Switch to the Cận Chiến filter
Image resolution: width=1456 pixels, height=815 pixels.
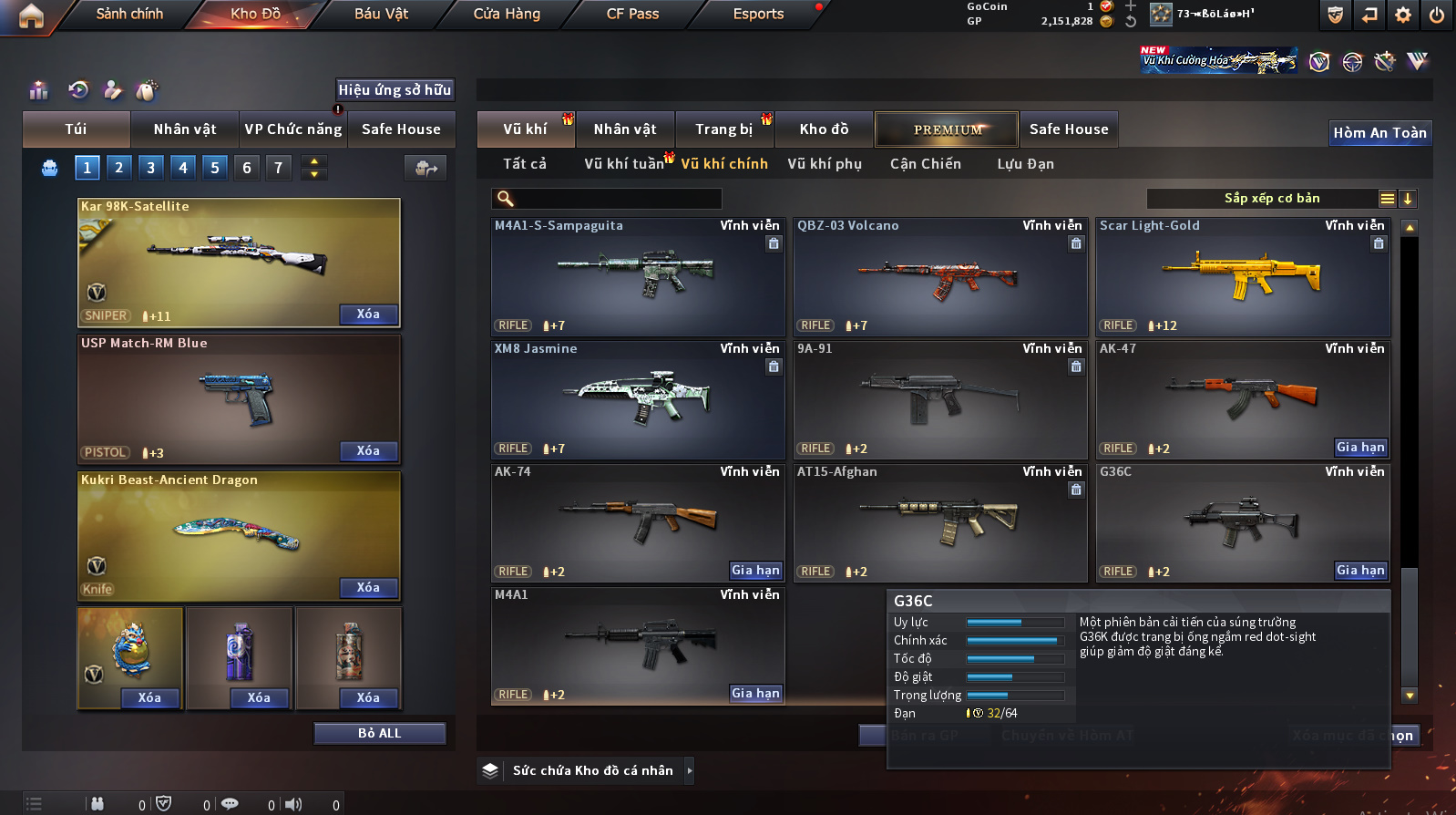tap(925, 164)
